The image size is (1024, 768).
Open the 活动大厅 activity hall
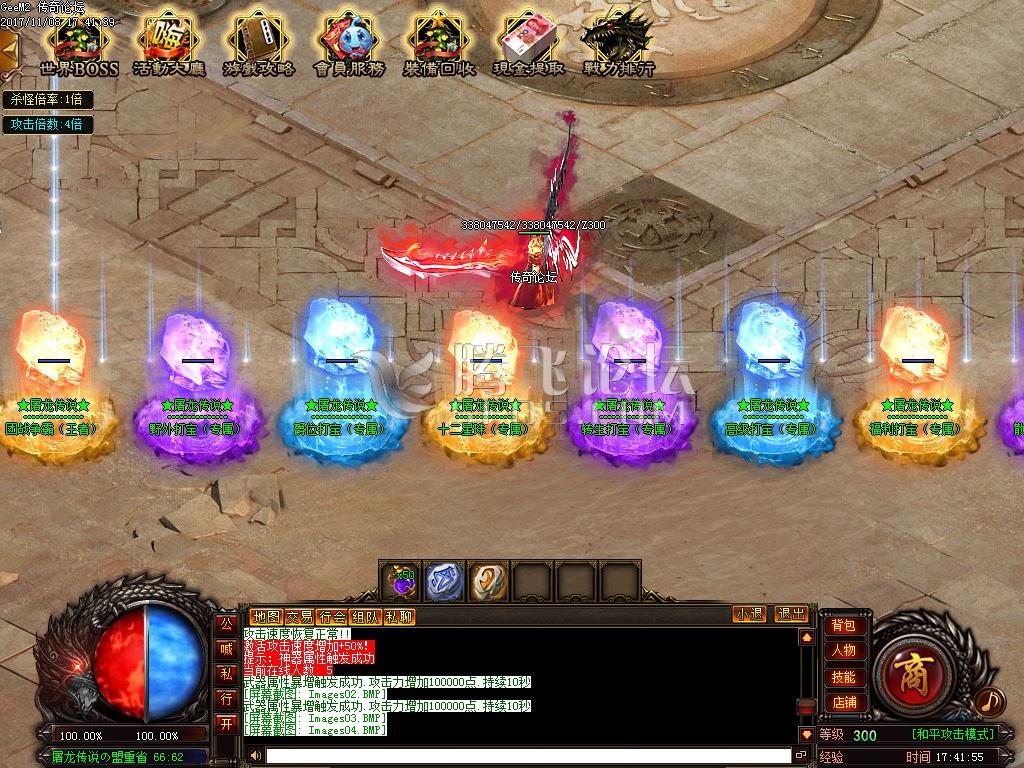click(x=168, y=42)
